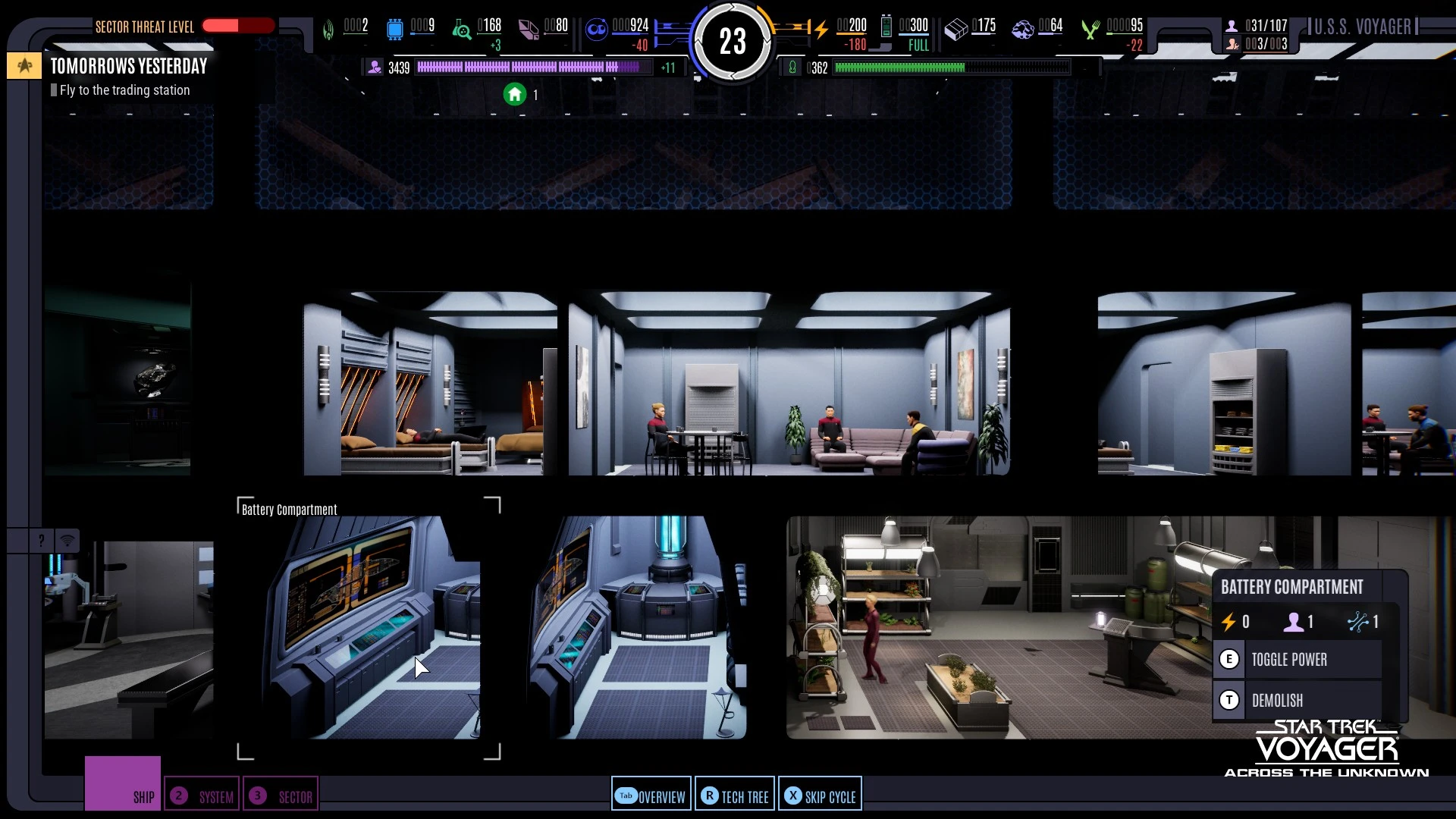Image resolution: width=1456 pixels, height=819 pixels.
Task: Open the System view tab
Action: click(202, 795)
